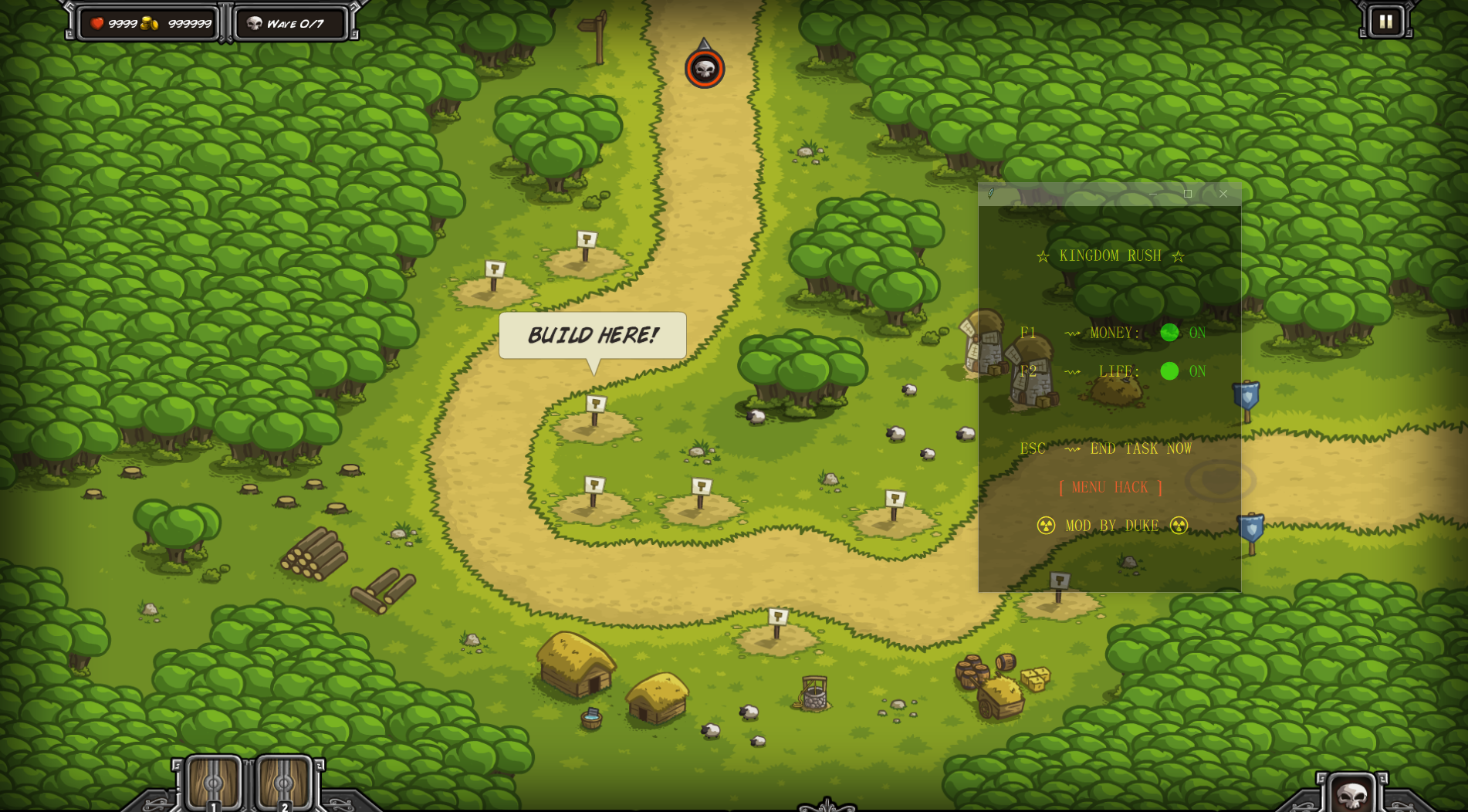Click the heart icon showing 9999 lives
The width and height of the screenshot is (1468, 812).
[97, 23]
